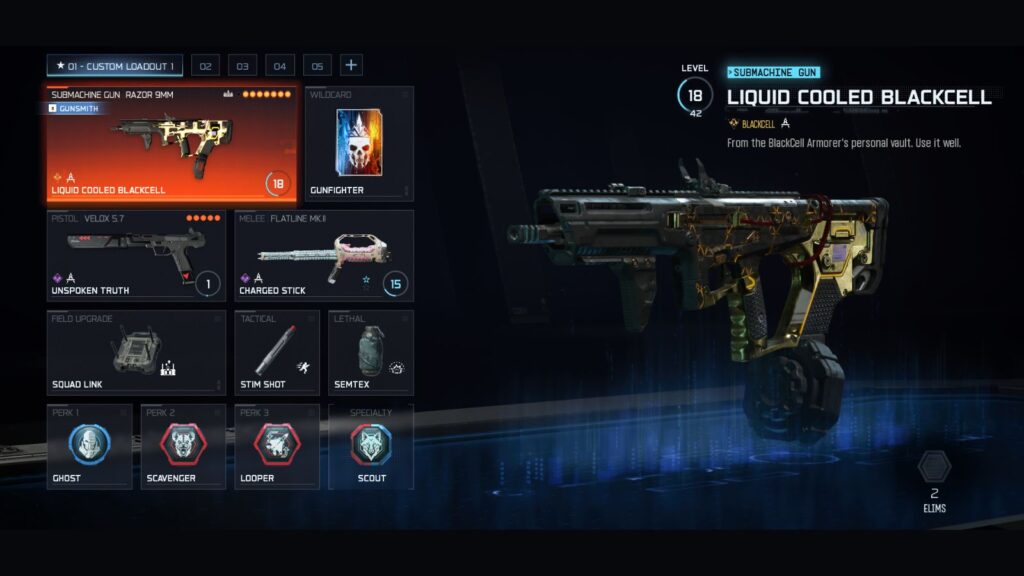Select the Velox 5.7 pistol slot
This screenshot has height=576, width=1024.
(136, 255)
